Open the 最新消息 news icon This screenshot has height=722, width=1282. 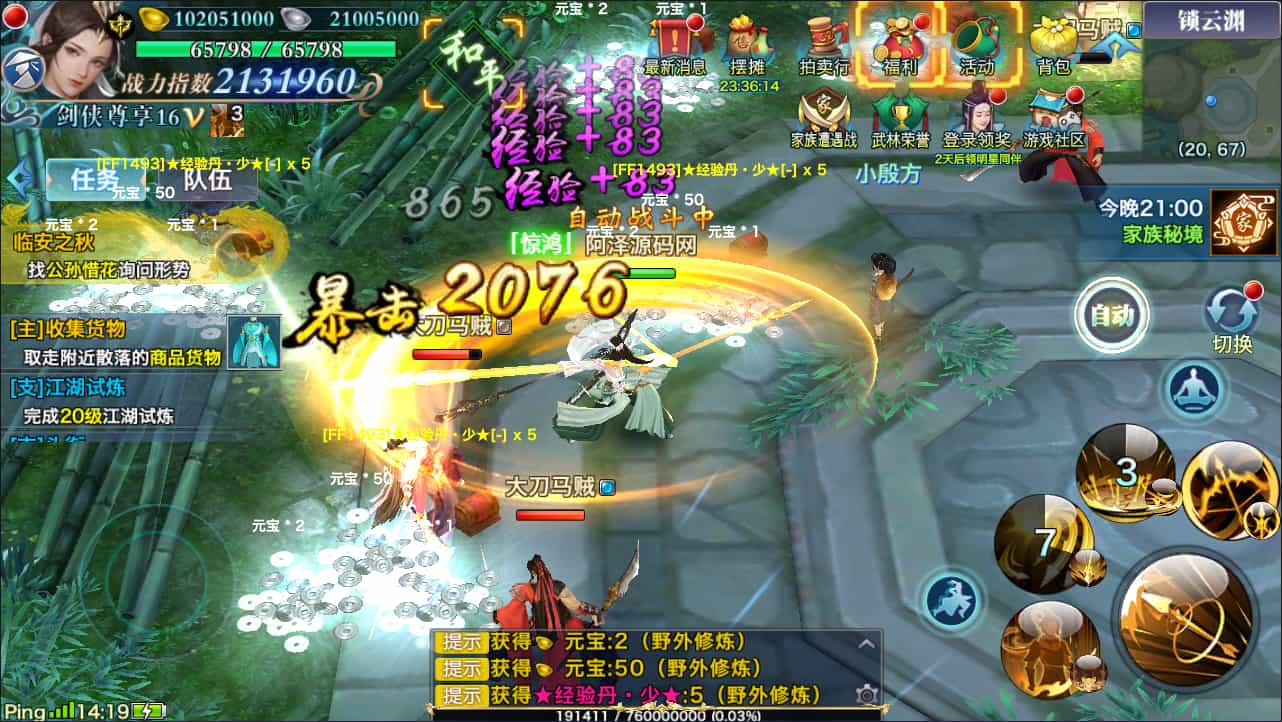[x=675, y=44]
